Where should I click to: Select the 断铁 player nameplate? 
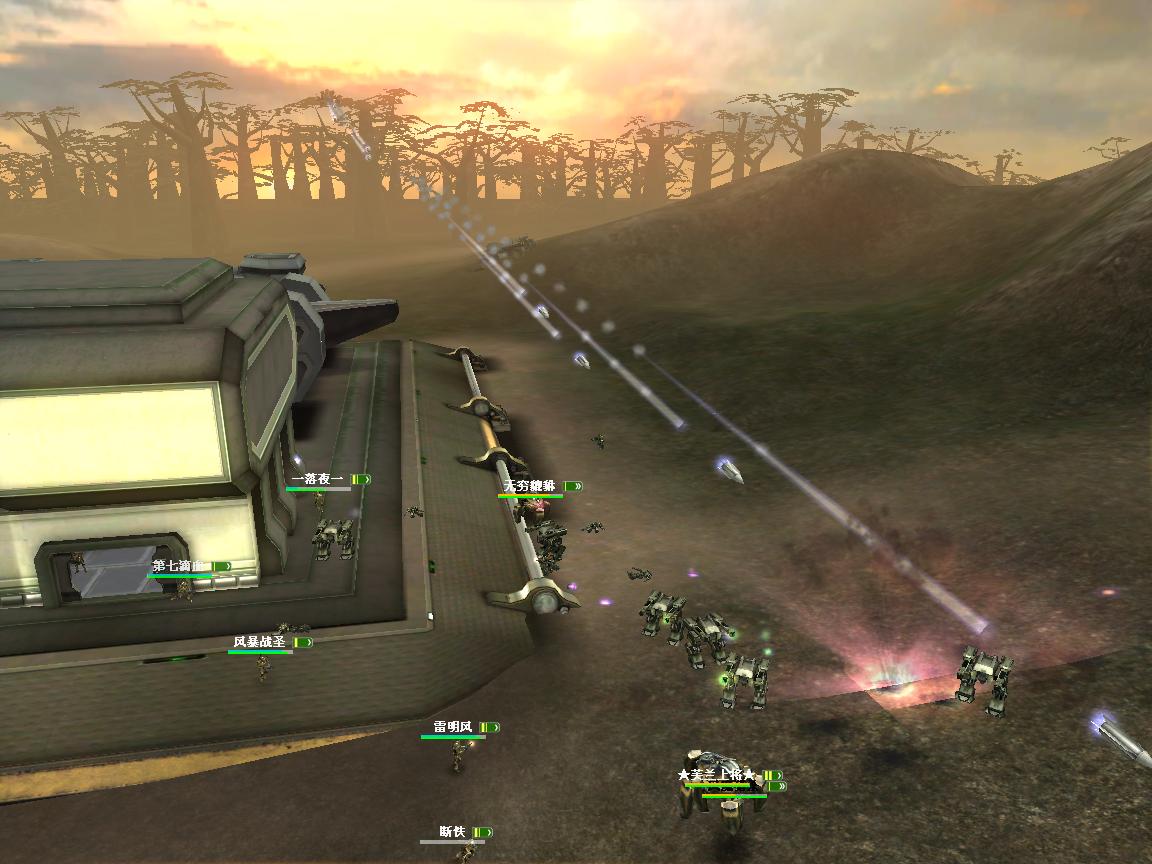[452, 832]
